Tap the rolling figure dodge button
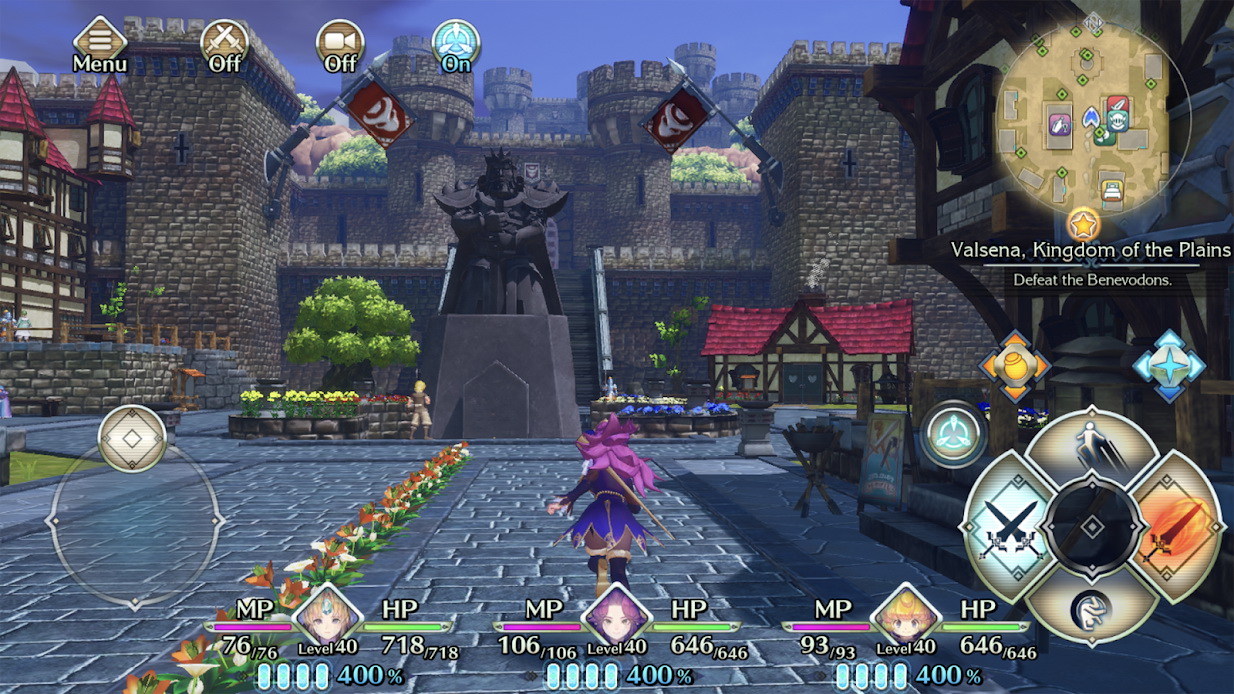This screenshot has height=694, width=1234. click(1091, 609)
